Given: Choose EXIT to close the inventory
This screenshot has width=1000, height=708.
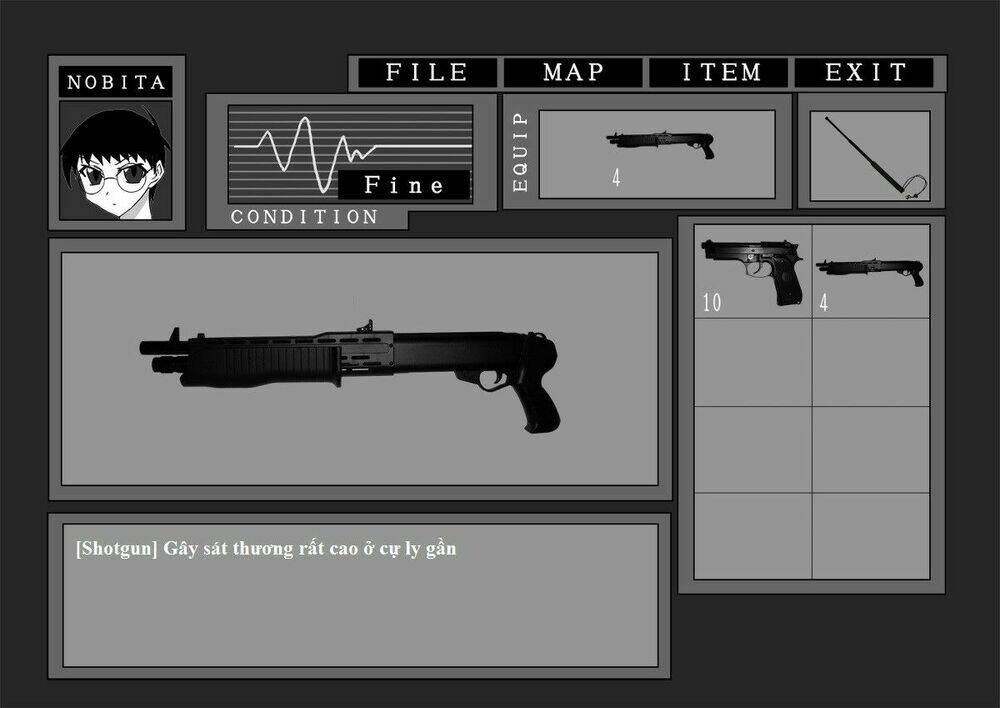Looking at the screenshot, I should tap(865, 73).
